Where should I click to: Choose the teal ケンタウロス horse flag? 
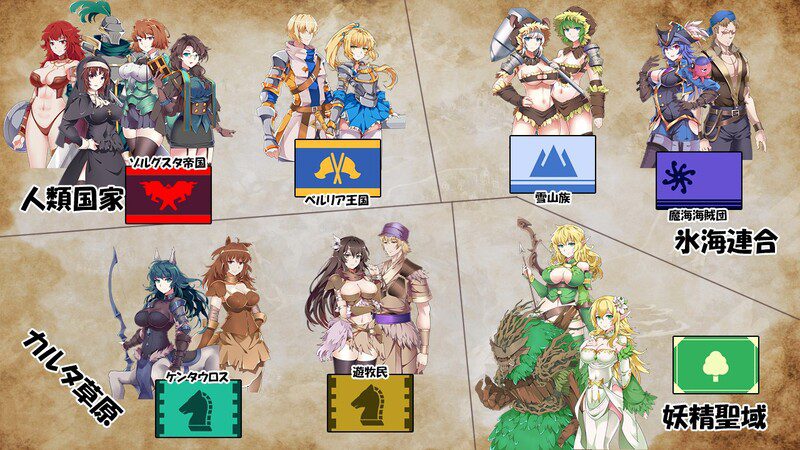coord(199,407)
